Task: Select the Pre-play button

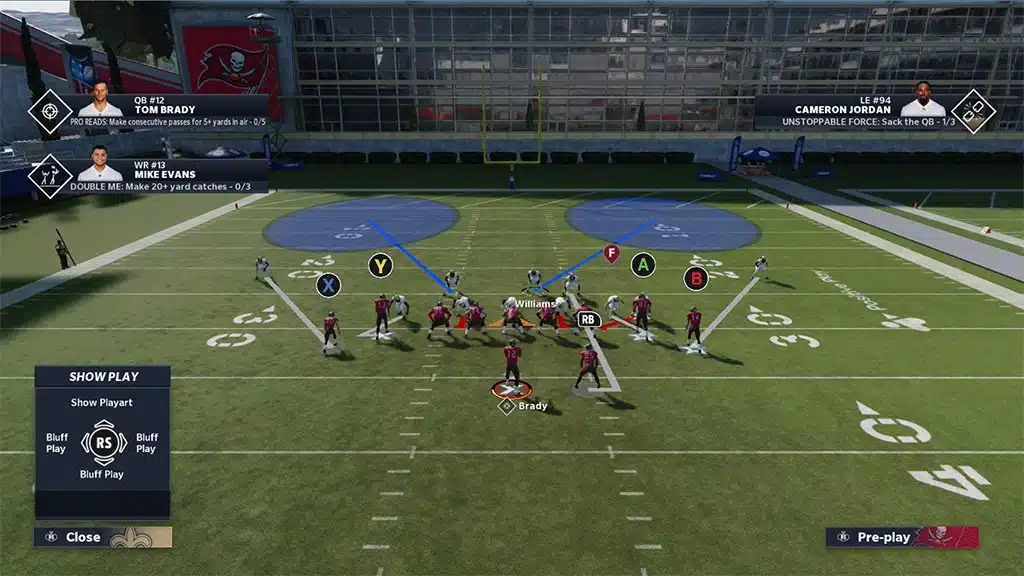Action: [x=883, y=537]
